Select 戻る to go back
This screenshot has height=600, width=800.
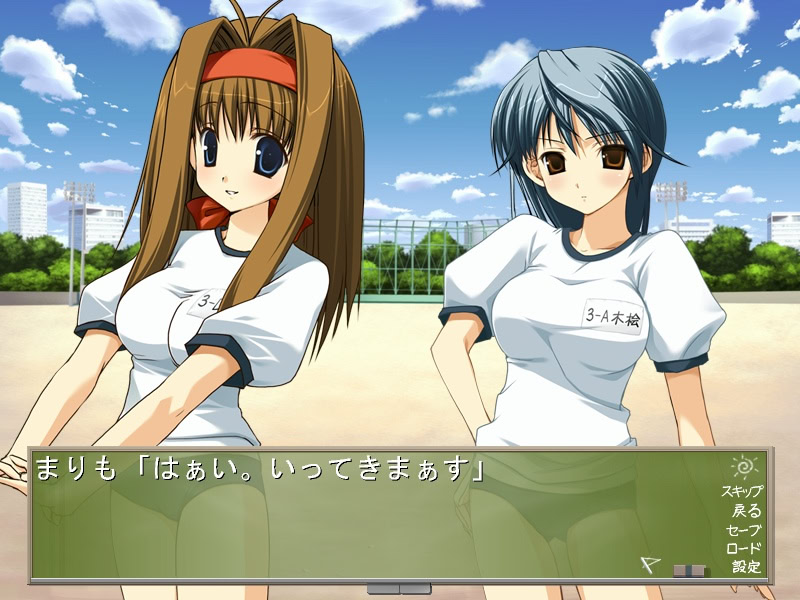(x=746, y=510)
